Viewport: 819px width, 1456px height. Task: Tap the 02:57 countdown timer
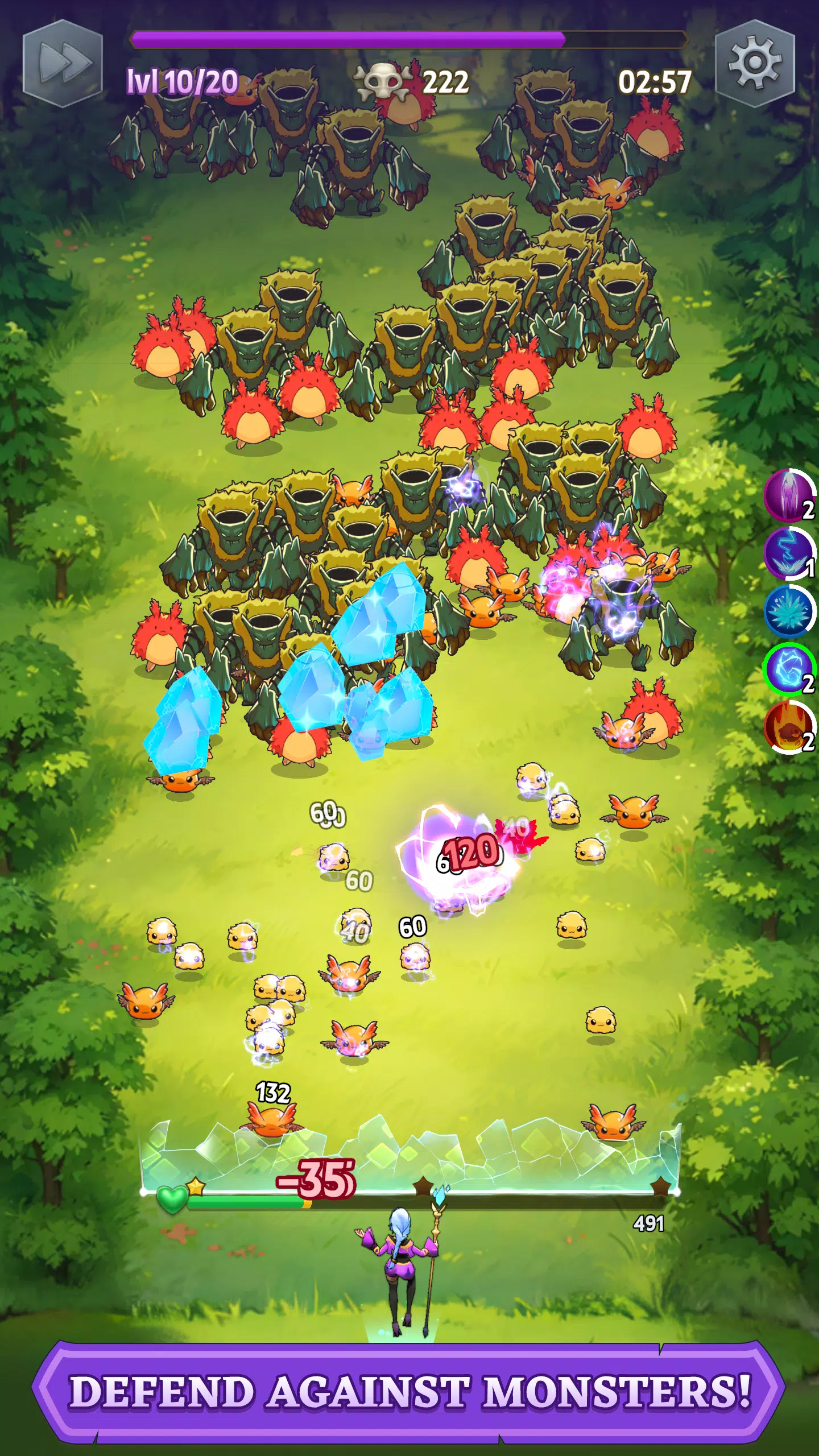click(655, 82)
